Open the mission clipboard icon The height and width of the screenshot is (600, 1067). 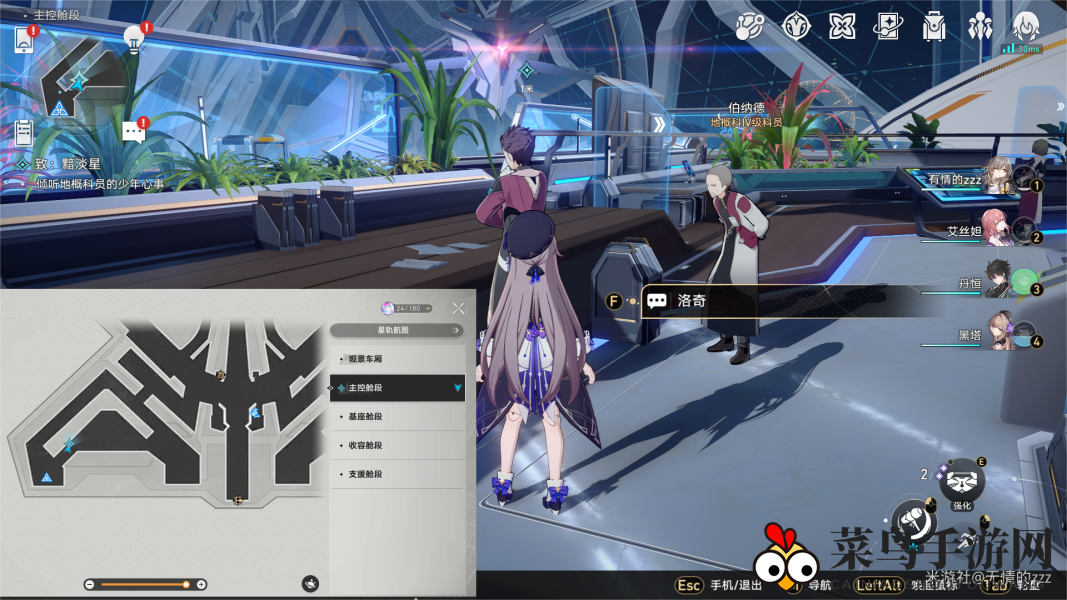point(25,131)
